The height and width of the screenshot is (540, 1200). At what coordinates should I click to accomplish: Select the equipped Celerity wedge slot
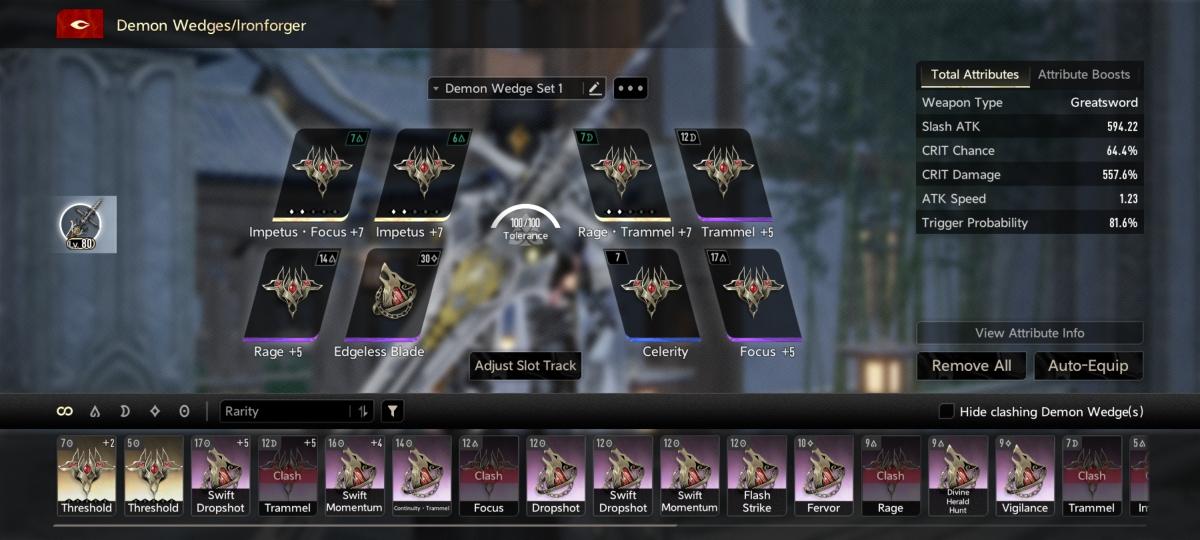coord(657,295)
